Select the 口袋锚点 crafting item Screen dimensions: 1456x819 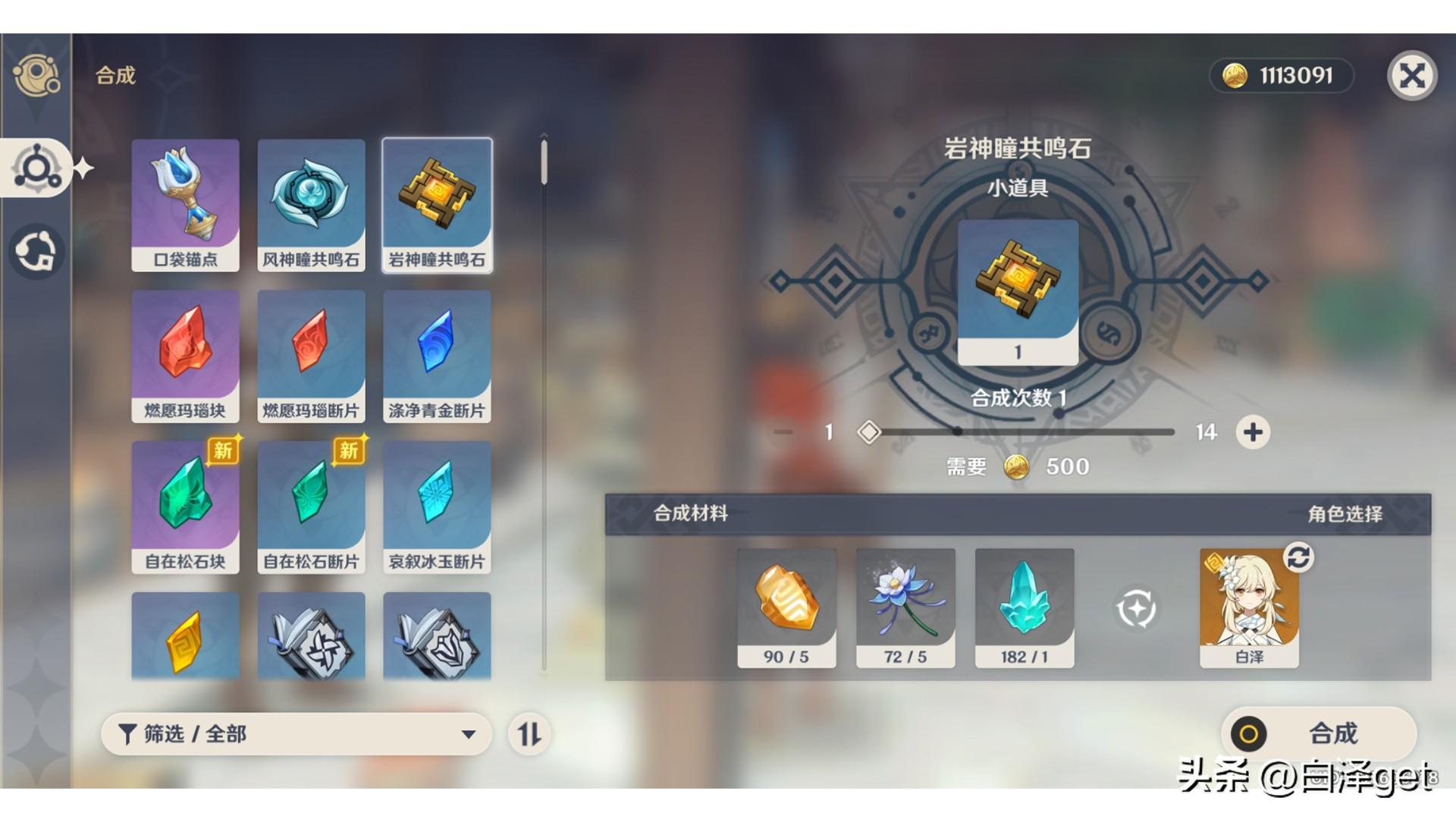pos(184,202)
